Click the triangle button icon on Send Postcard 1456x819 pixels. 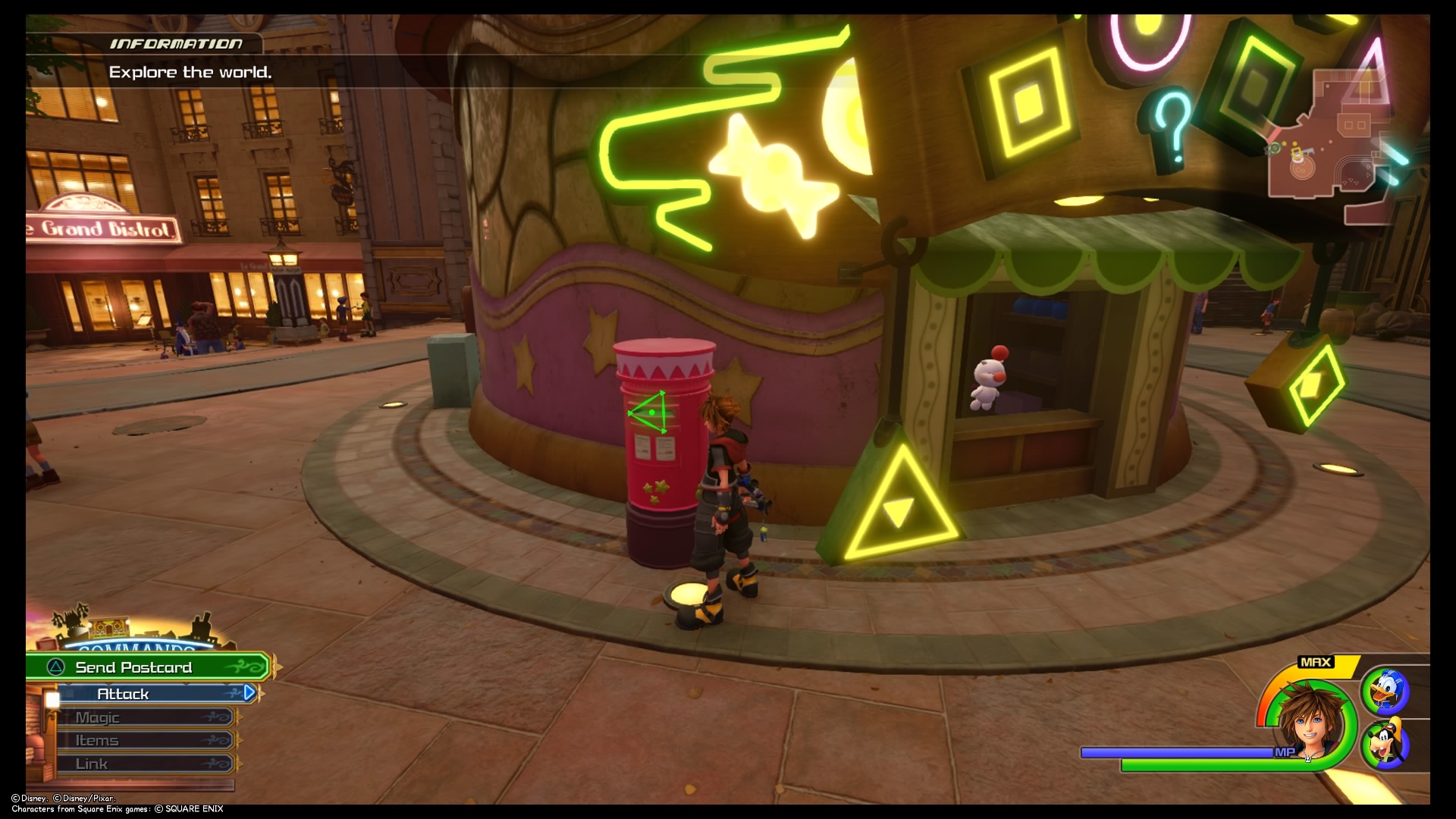(55, 667)
